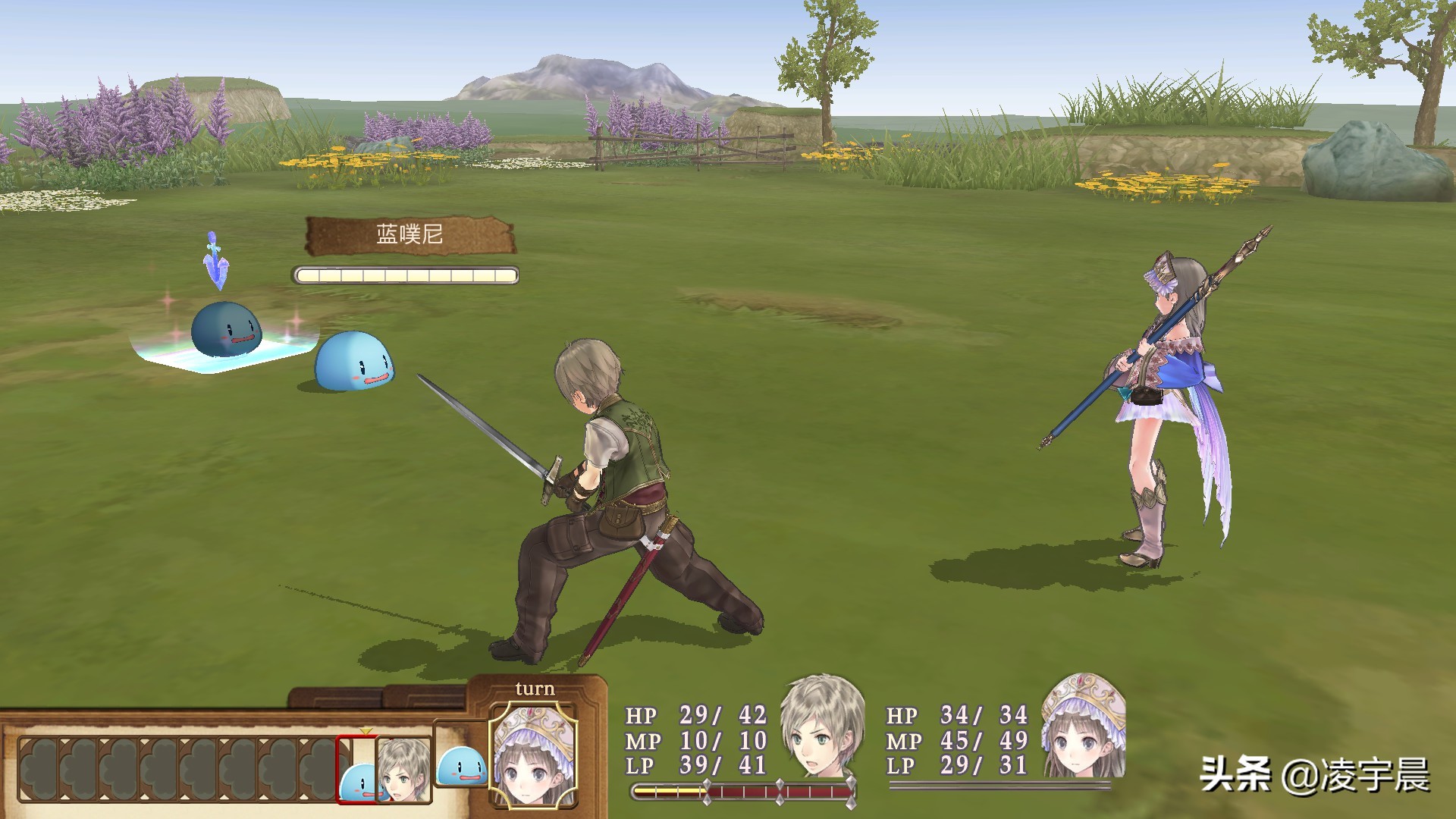Click the swordsman's party status portrait
1456x819 pixels.
point(822,726)
